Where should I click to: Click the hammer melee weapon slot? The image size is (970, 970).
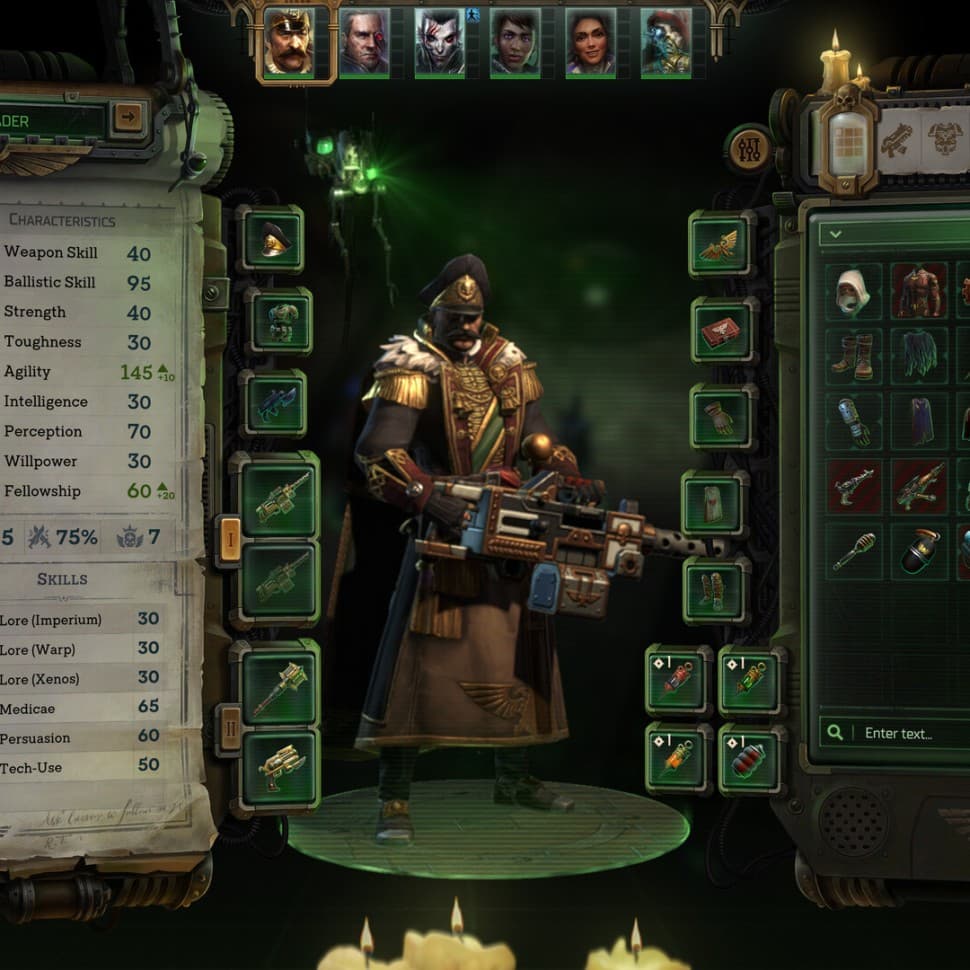279,688
